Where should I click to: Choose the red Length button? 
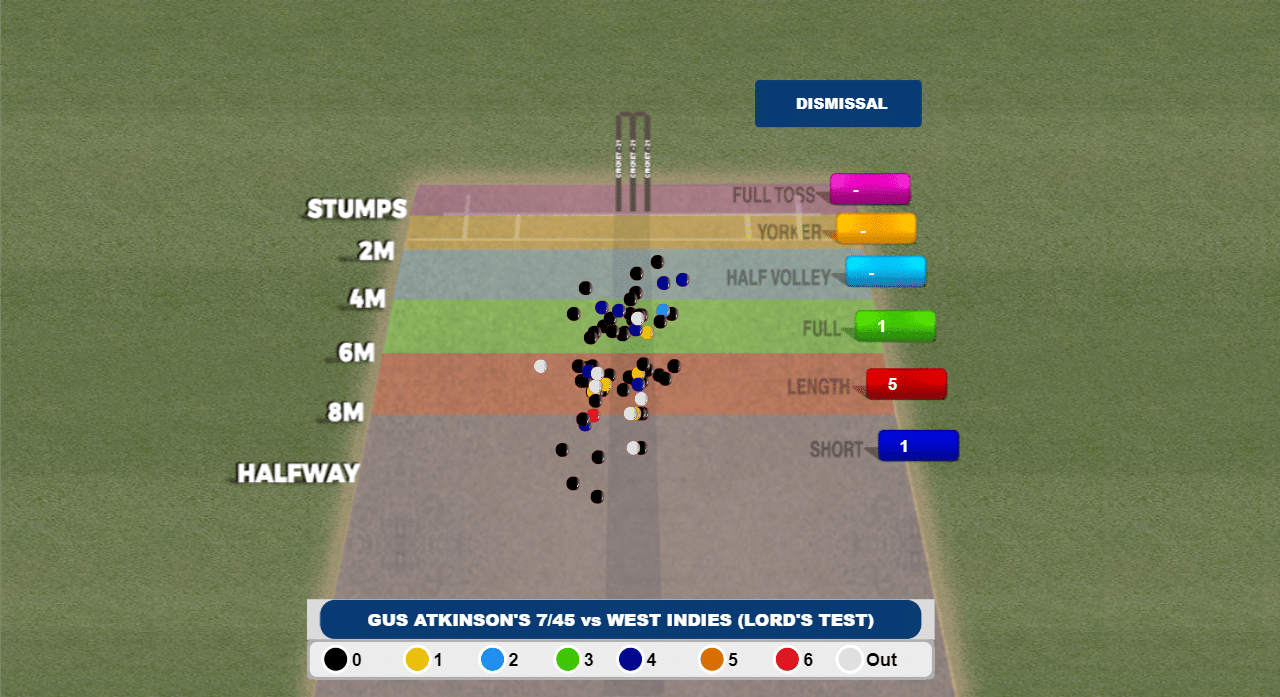pos(906,384)
